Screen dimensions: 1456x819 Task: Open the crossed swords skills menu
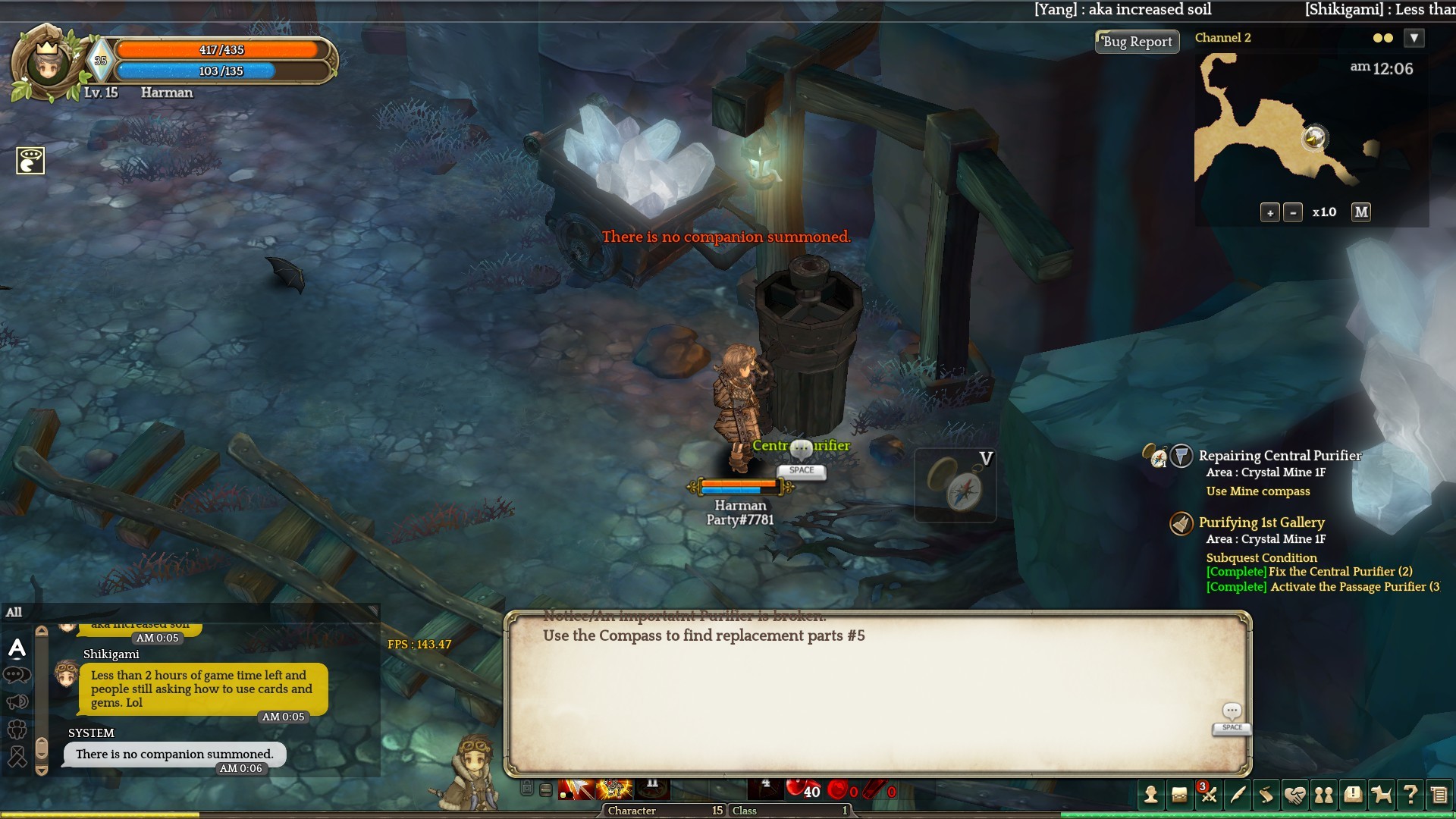point(1209,795)
